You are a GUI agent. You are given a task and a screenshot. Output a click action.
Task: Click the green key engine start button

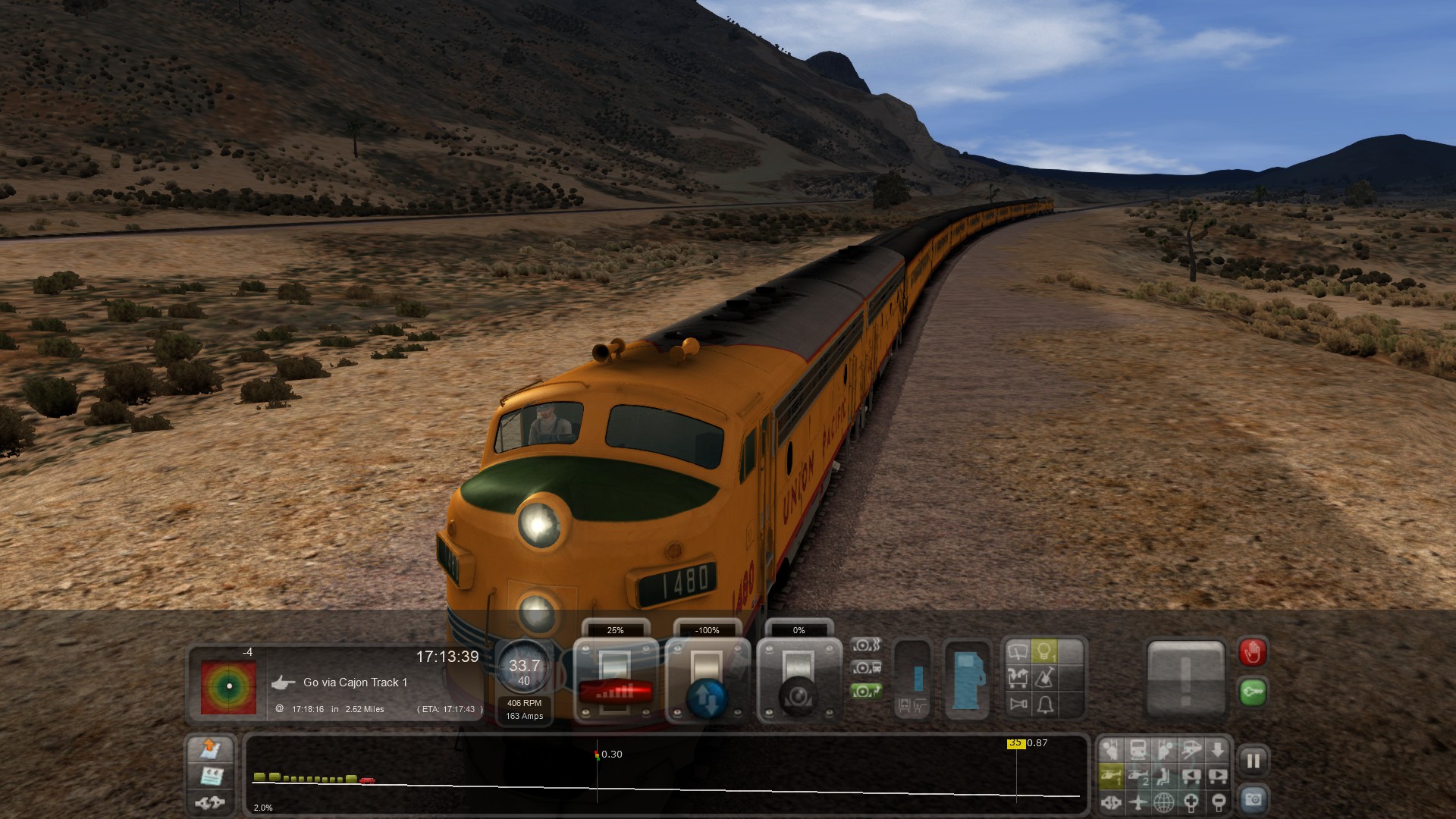point(1253,692)
